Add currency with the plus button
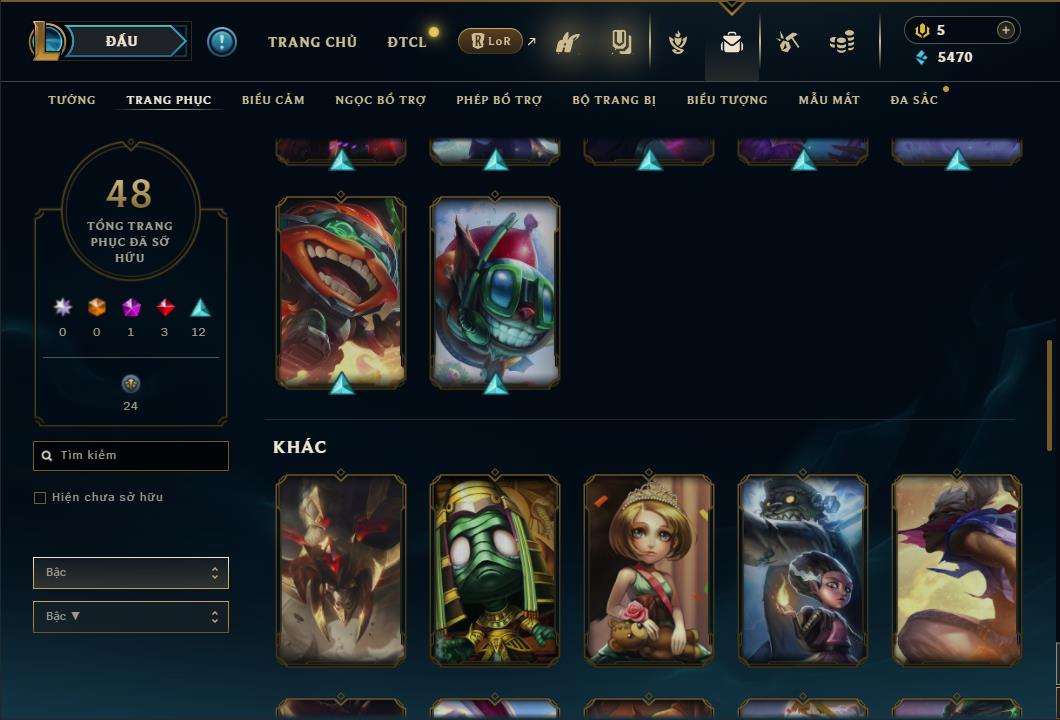The image size is (1060, 720). tap(1006, 30)
